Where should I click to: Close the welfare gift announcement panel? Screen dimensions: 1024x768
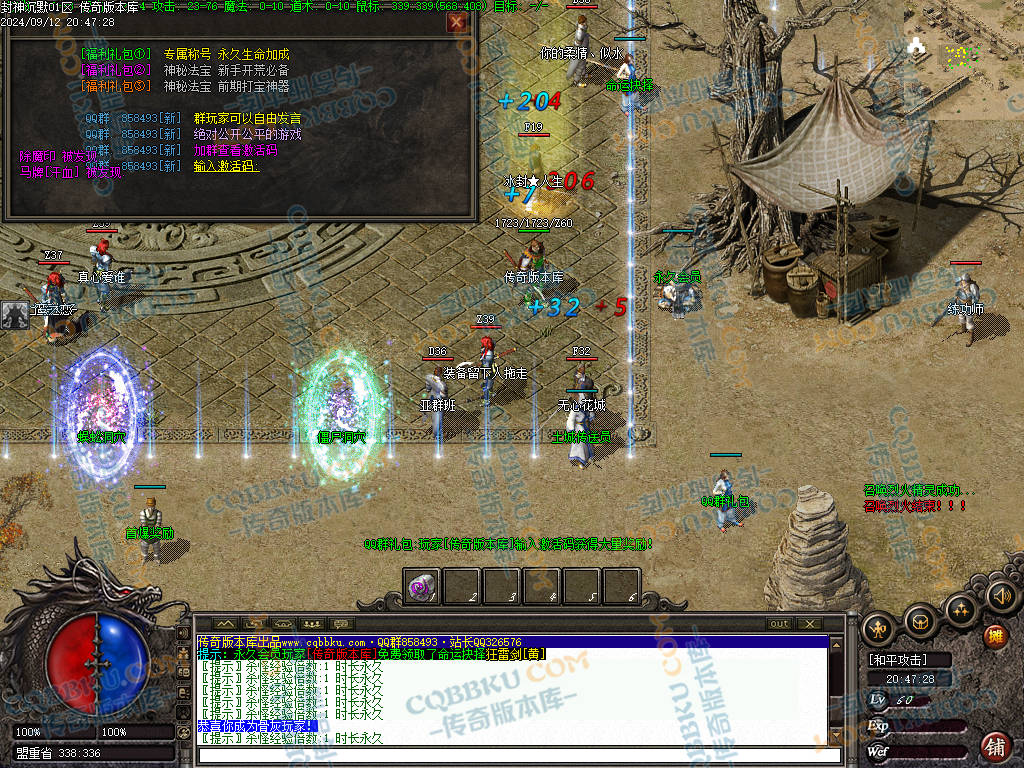456,22
